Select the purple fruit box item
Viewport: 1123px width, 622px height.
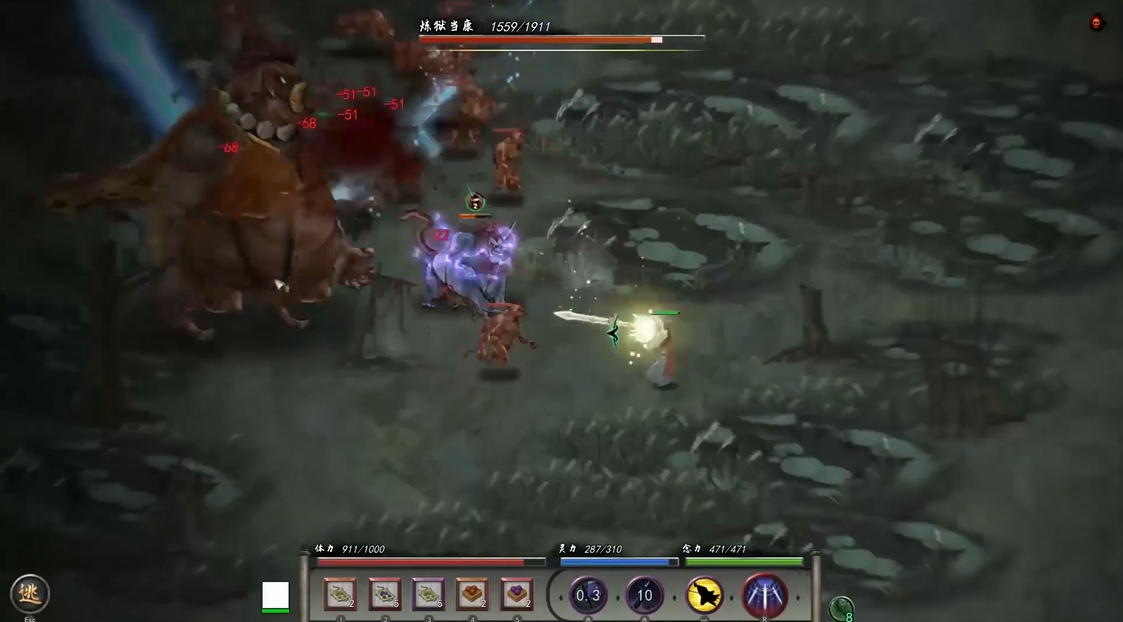[516, 595]
